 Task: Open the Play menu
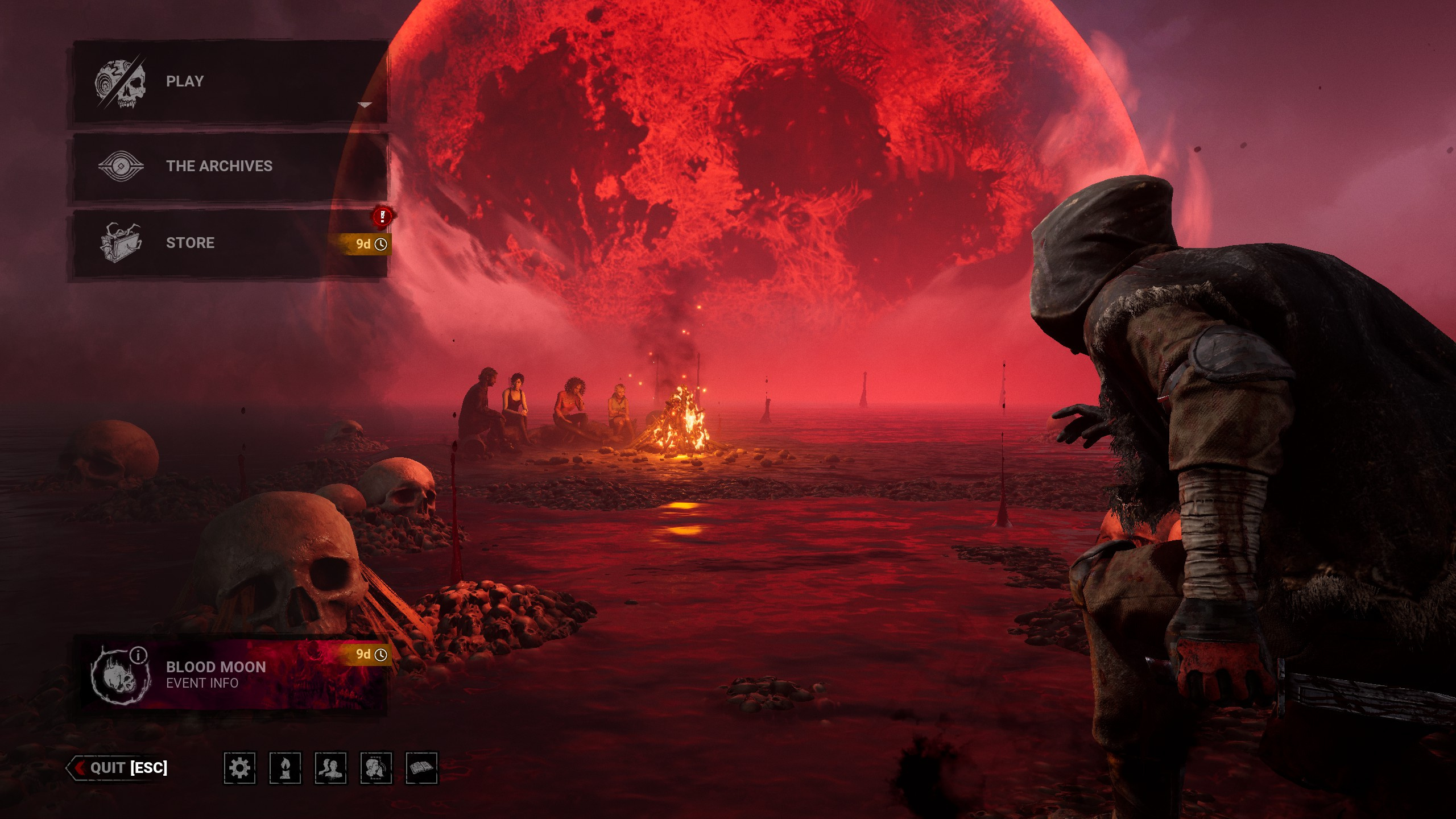(x=230, y=82)
